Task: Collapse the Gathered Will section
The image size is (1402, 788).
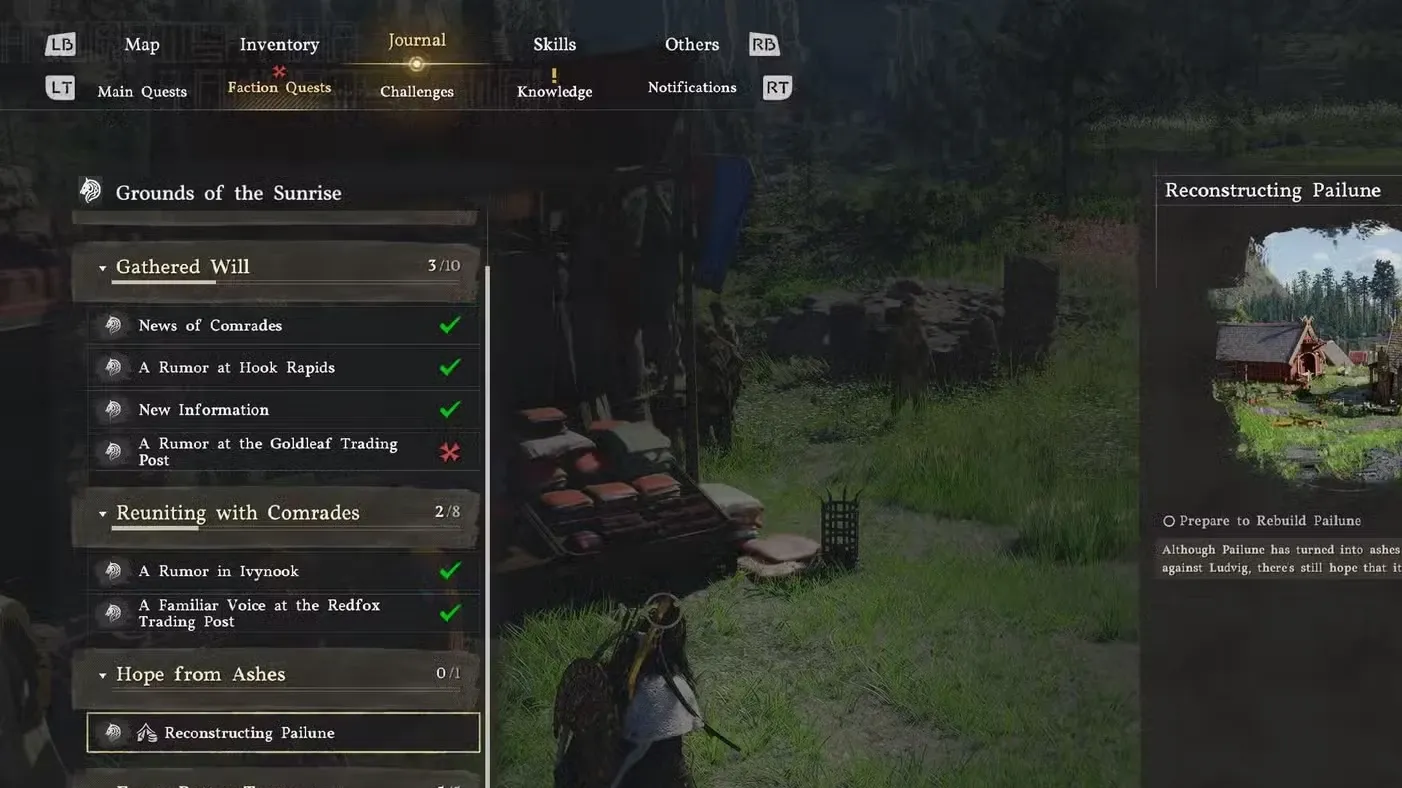Action: pyautogui.click(x=102, y=267)
